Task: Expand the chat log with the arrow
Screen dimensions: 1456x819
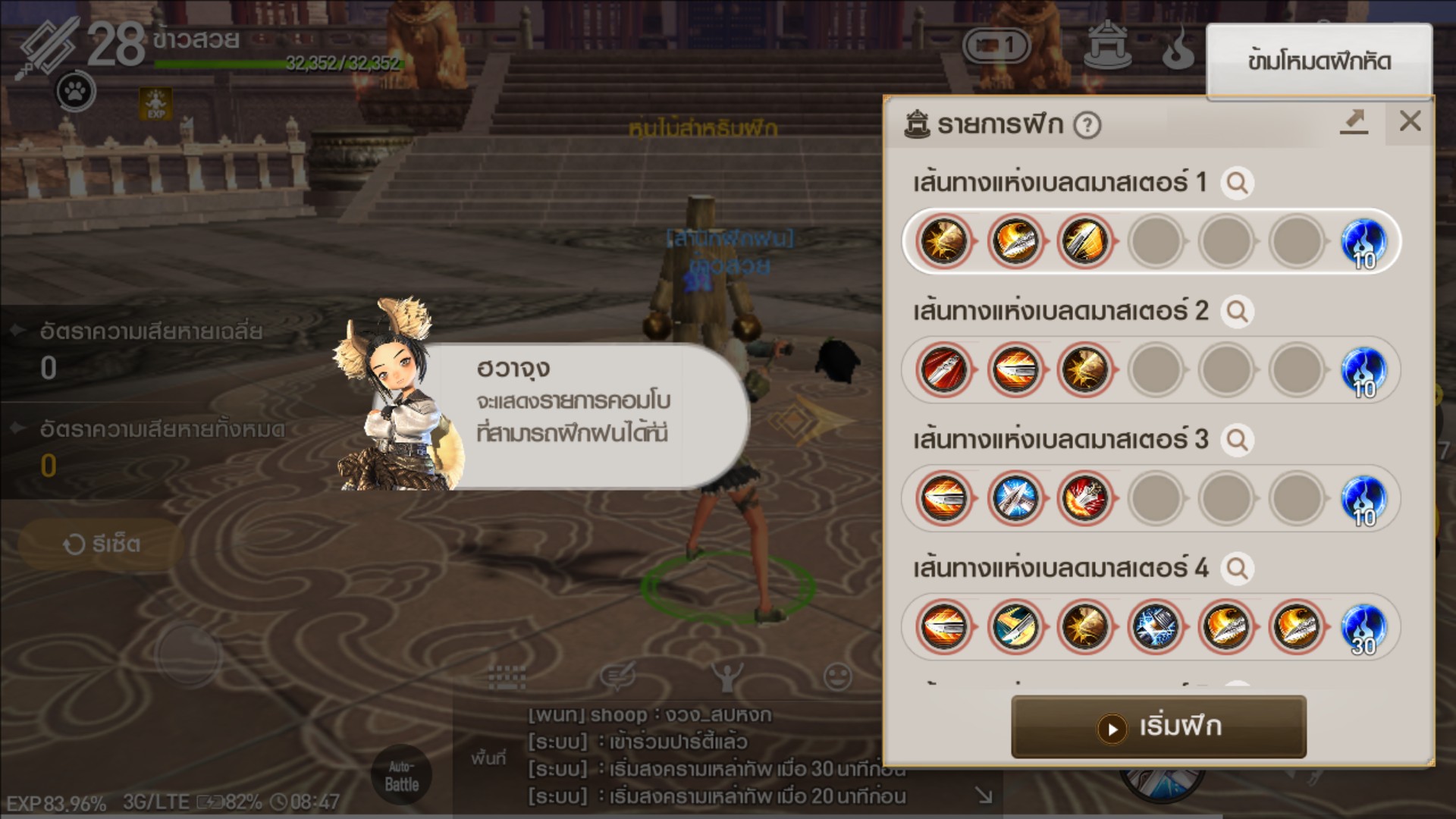Action: tap(984, 795)
